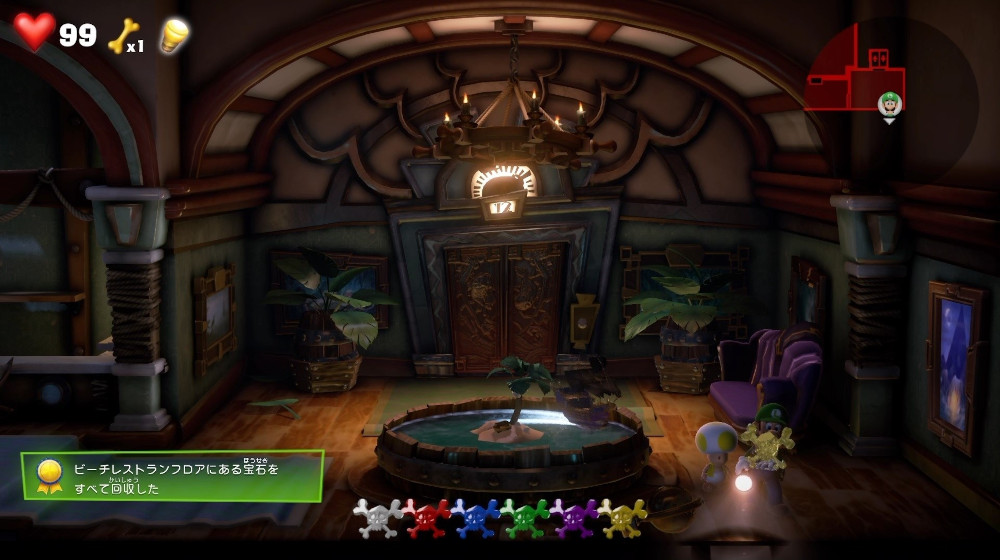Click the gold medal achievement icon
This screenshot has width=1000, height=560.
point(49,475)
